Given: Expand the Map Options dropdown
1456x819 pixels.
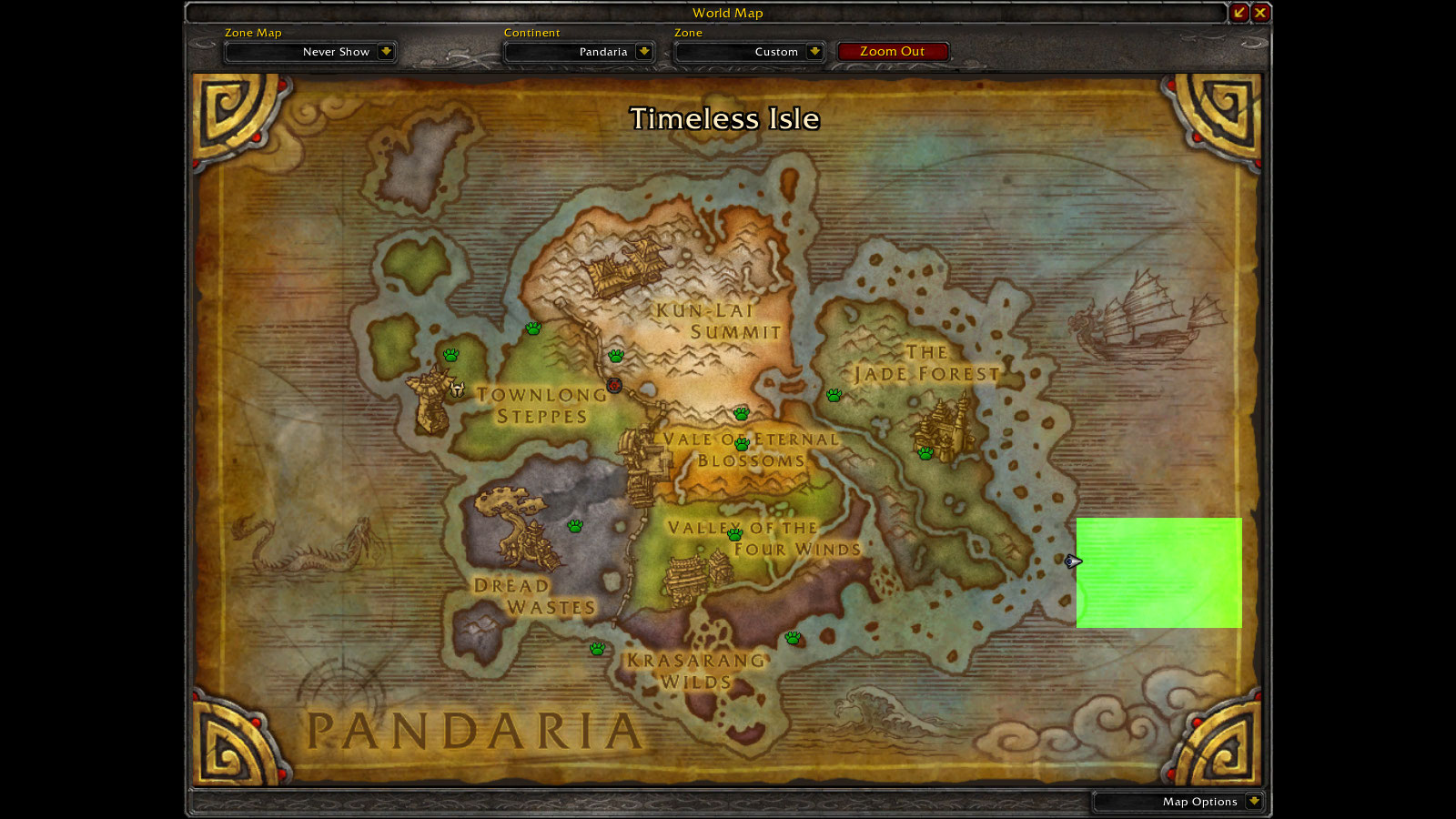Looking at the screenshot, I should click(1254, 802).
